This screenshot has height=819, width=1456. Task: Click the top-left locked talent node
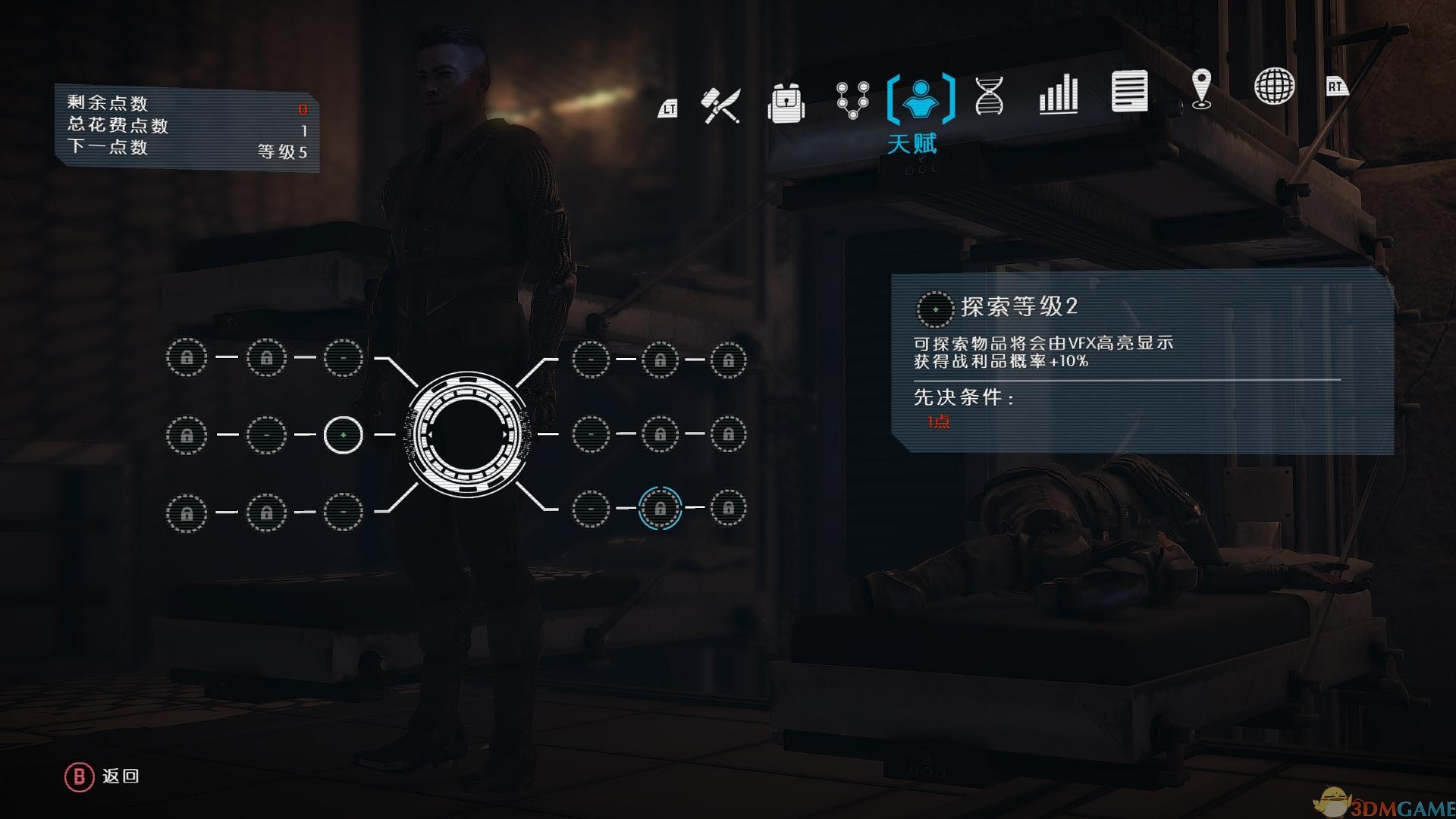(x=187, y=357)
